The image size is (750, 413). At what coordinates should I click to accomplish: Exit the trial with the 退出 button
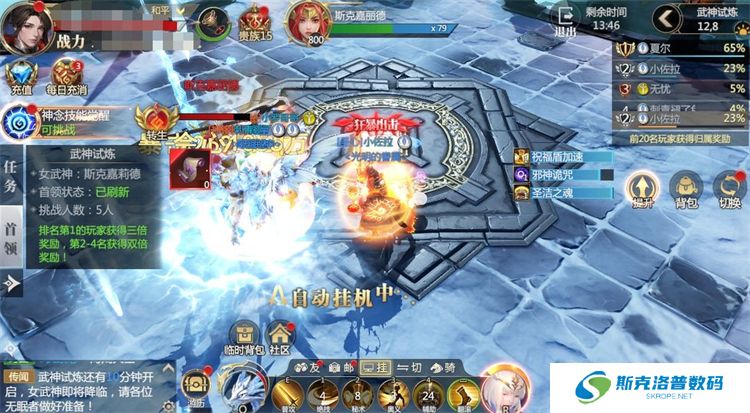(x=567, y=22)
